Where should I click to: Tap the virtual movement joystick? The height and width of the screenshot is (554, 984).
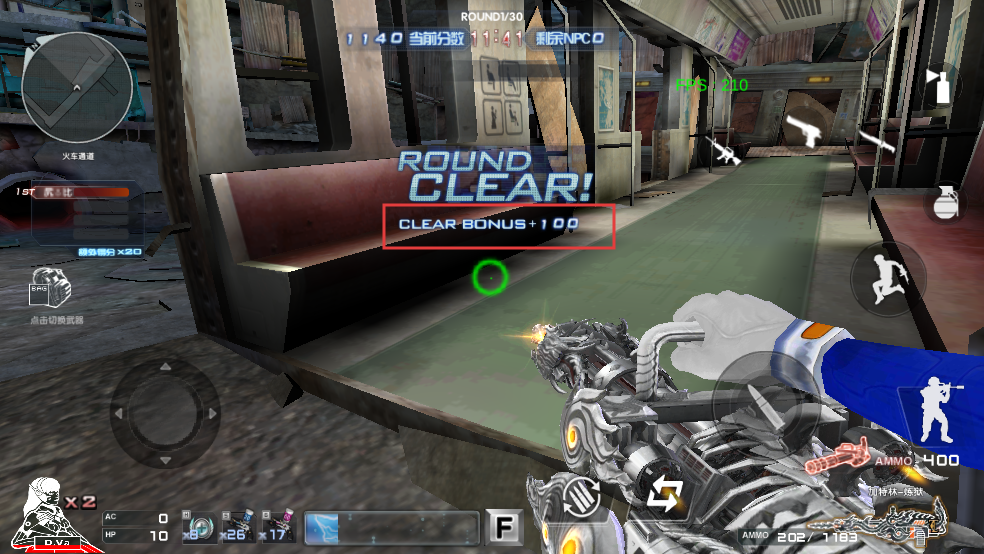pyautogui.click(x=164, y=412)
